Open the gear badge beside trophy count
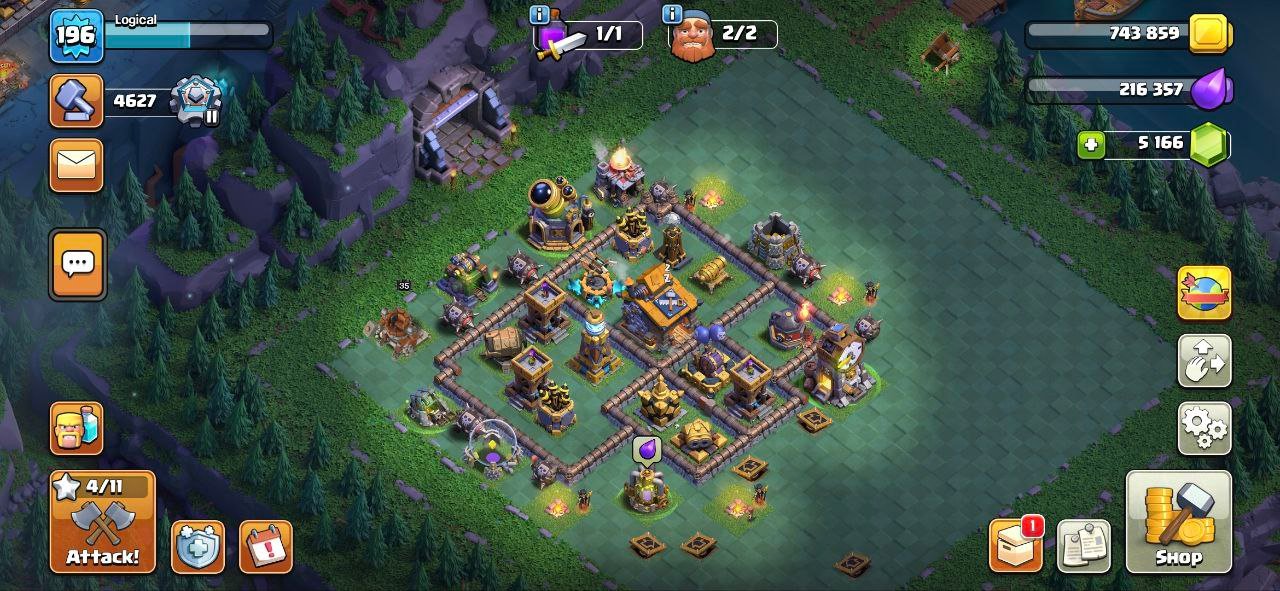This screenshot has height=591, width=1280. pyautogui.click(x=196, y=101)
